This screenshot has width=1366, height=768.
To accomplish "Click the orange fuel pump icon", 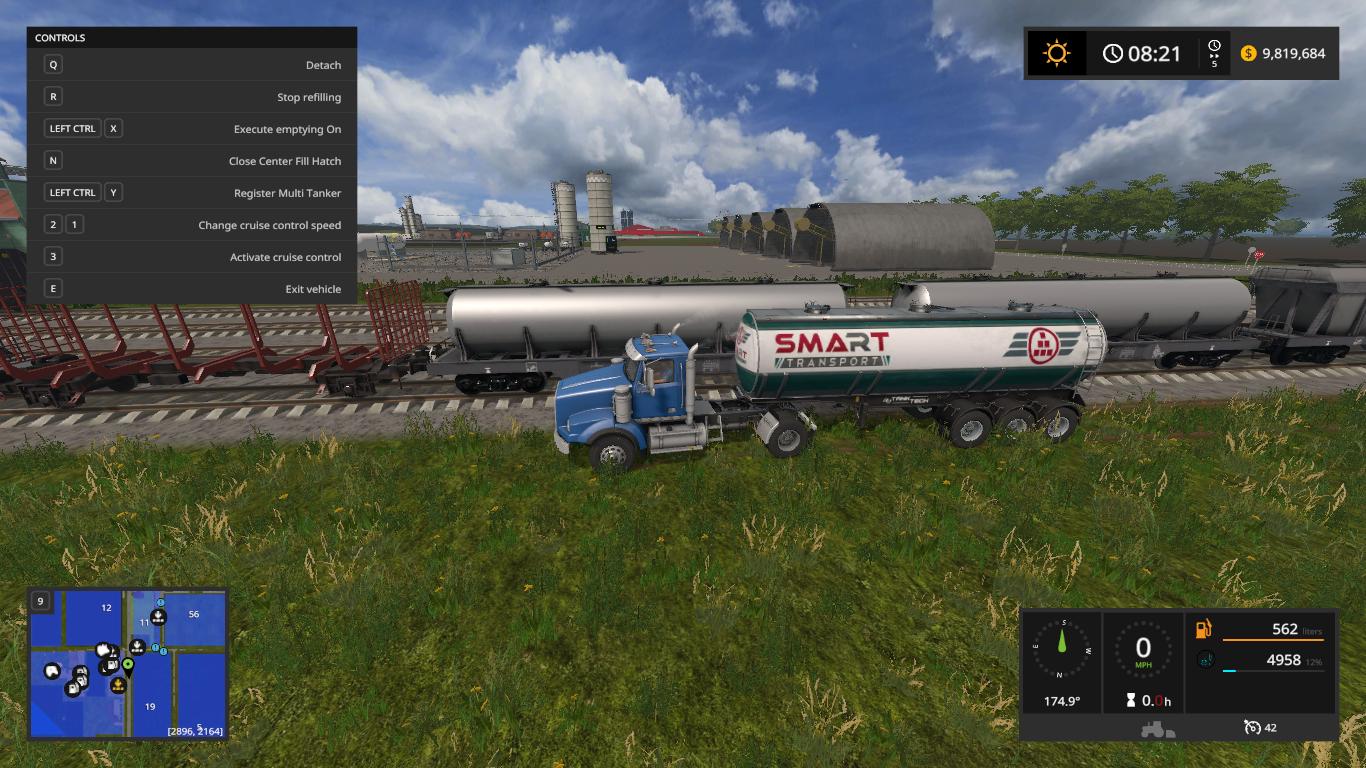I will click(x=1204, y=629).
